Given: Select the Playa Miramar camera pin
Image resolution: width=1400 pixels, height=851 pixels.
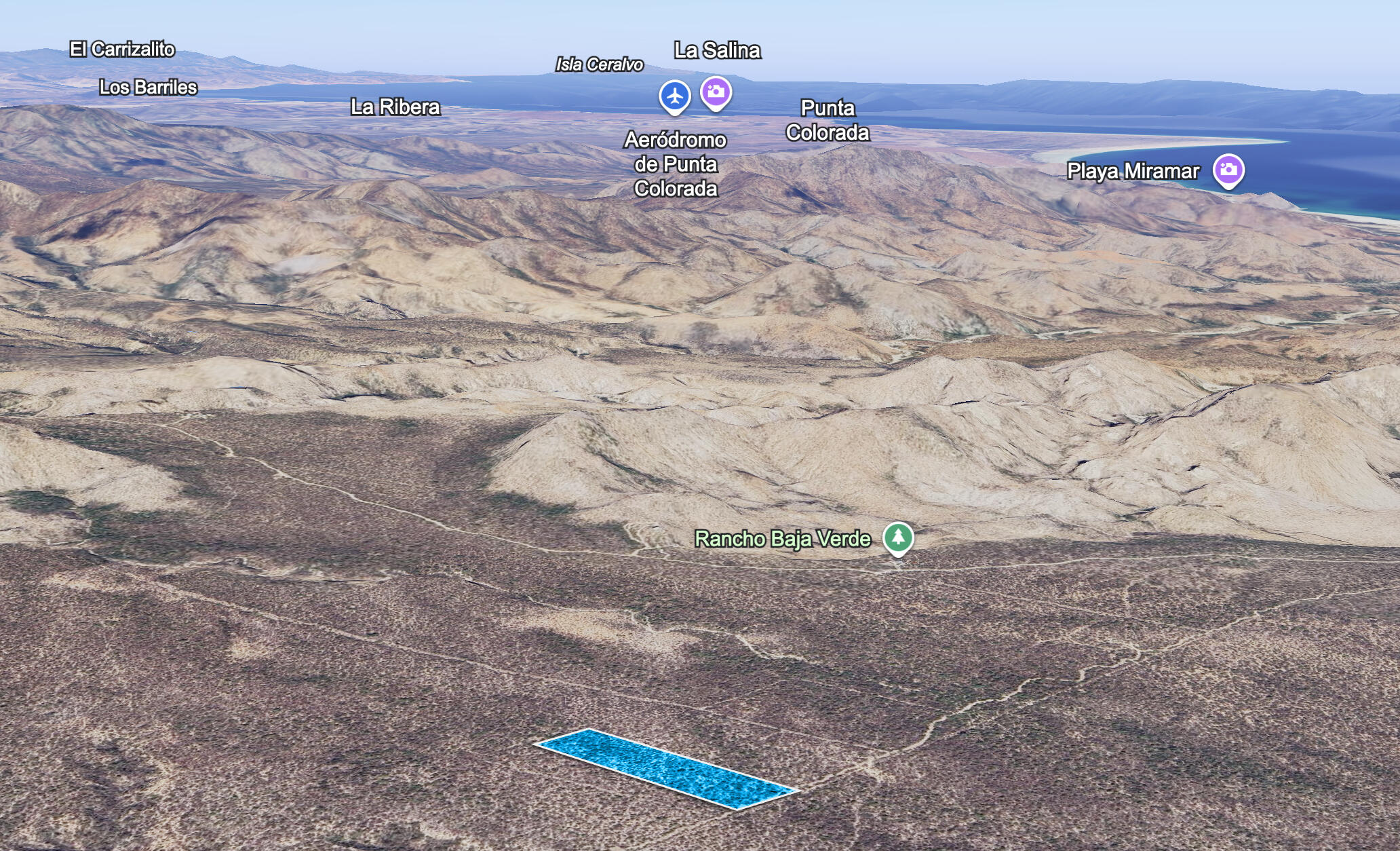Looking at the screenshot, I should click(x=1228, y=170).
